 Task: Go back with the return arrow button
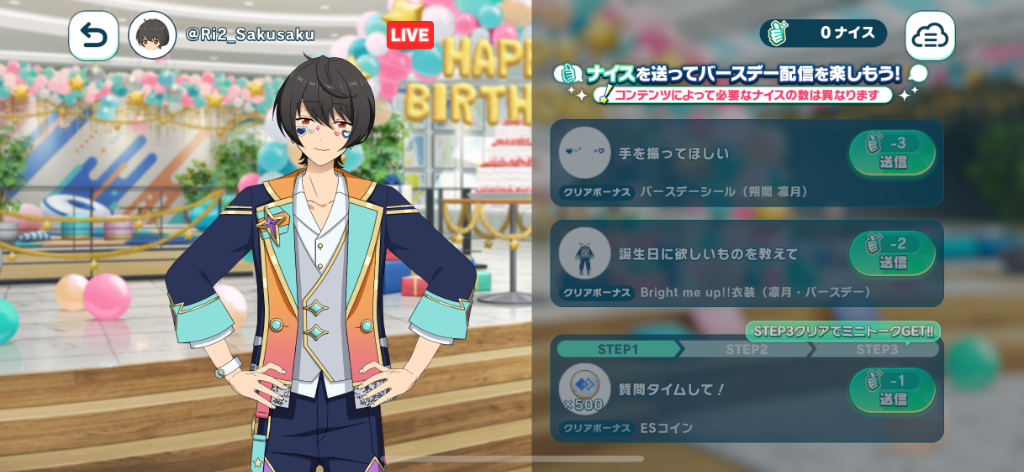[93, 35]
